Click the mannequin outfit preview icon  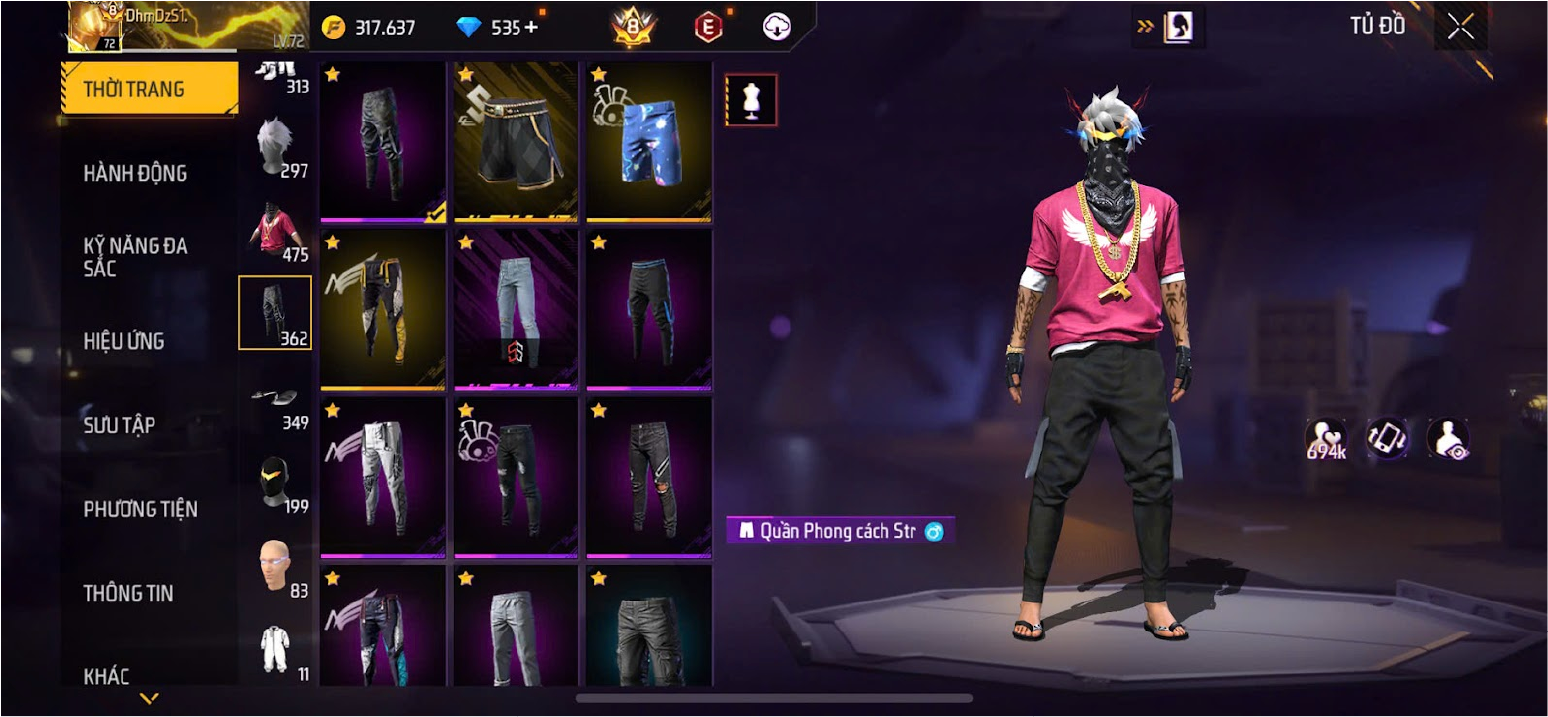click(x=751, y=100)
